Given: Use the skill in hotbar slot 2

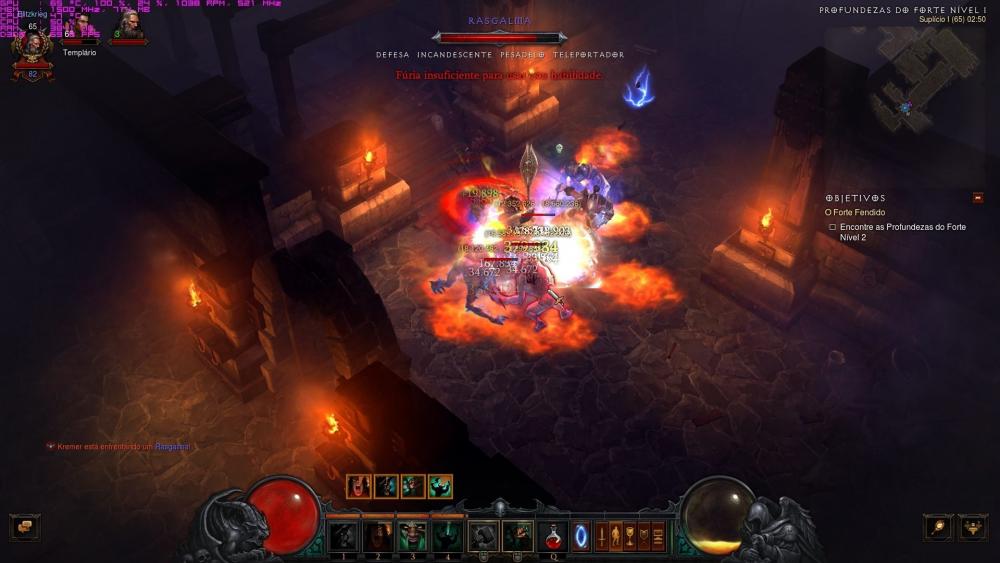Looking at the screenshot, I should (x=377, y=536).
